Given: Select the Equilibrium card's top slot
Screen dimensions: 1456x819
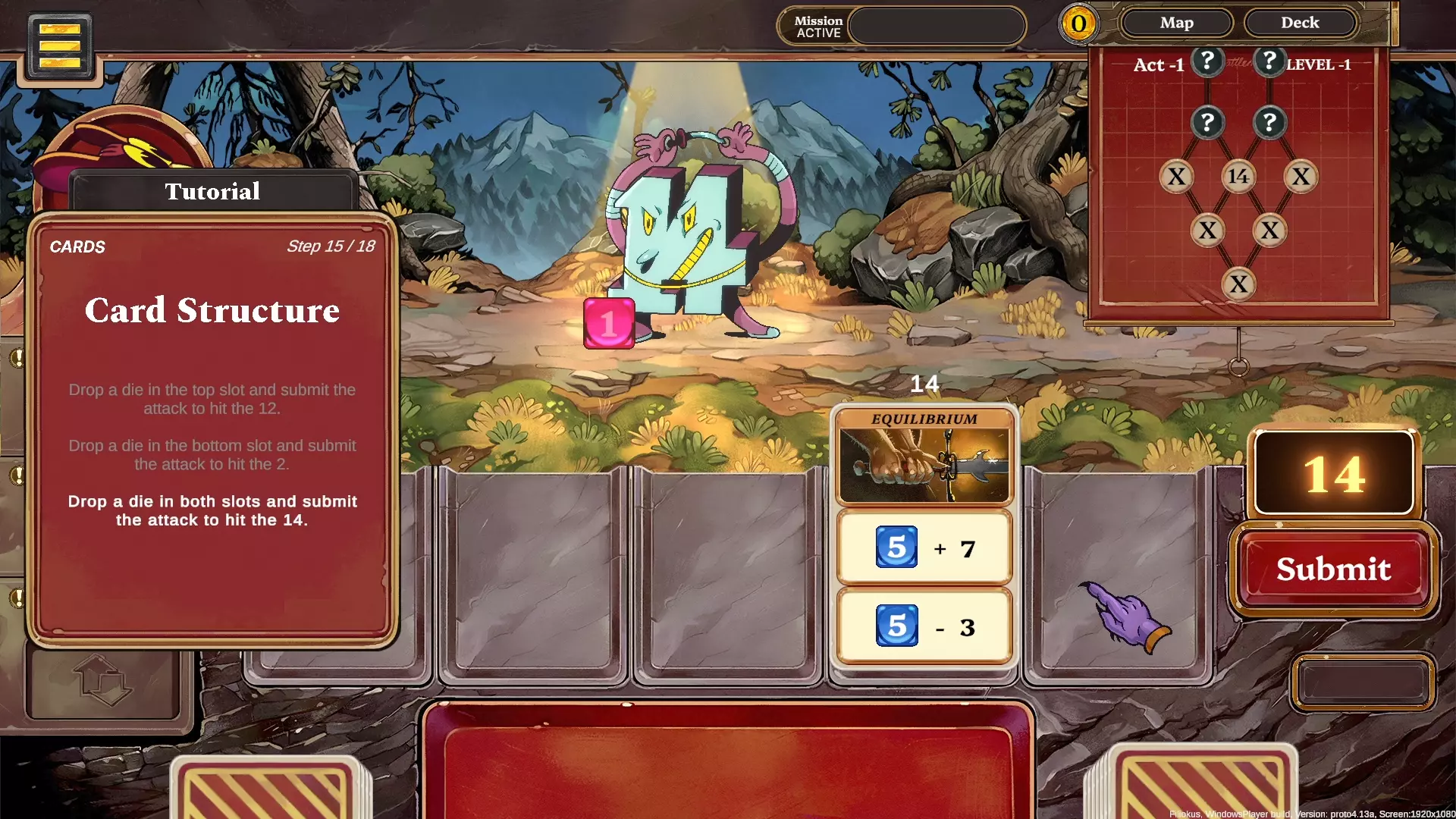Looking at the screenshot, I should tap(924, 548).
